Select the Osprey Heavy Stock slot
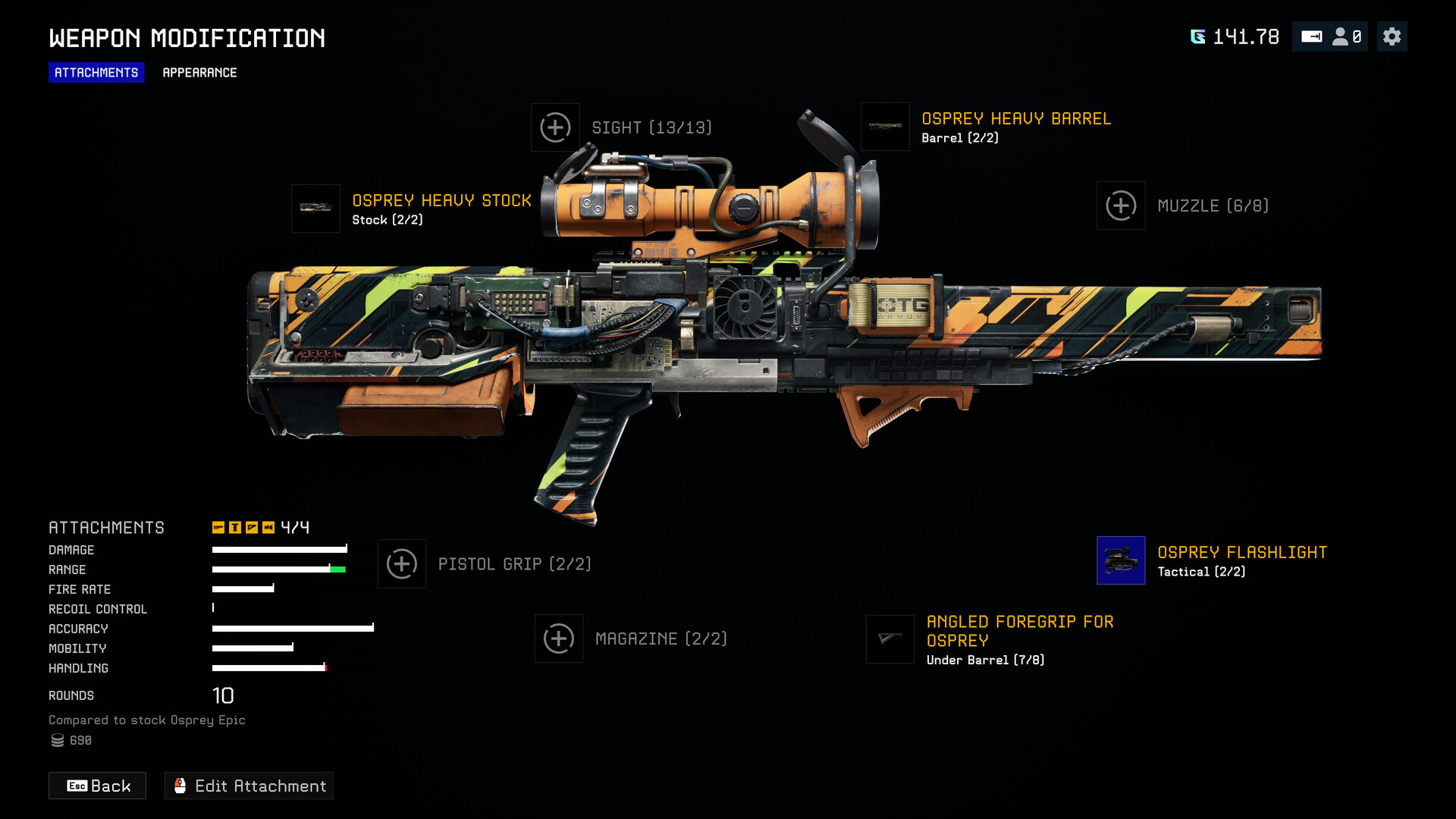The height and width of the screenshot is (819, 1456). pos(315,209)
